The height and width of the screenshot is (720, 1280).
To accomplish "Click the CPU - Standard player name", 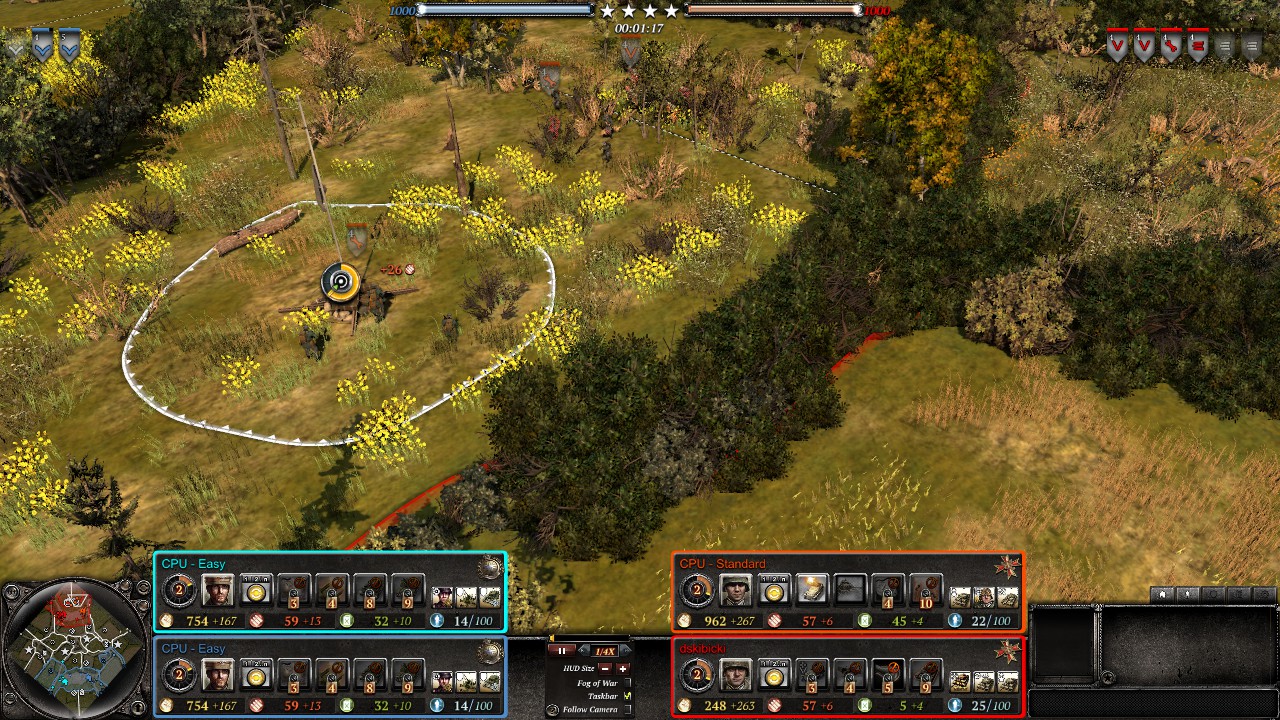I will tap(722, 564).
